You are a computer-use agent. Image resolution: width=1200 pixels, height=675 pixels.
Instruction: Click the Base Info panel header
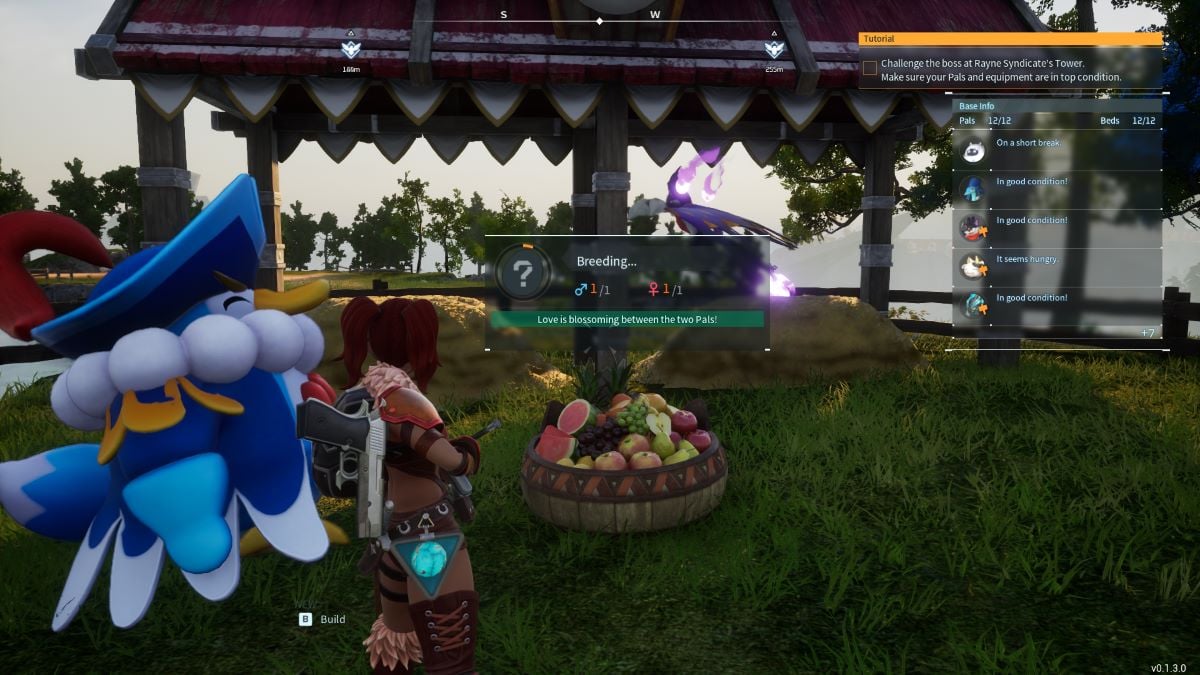977,106
